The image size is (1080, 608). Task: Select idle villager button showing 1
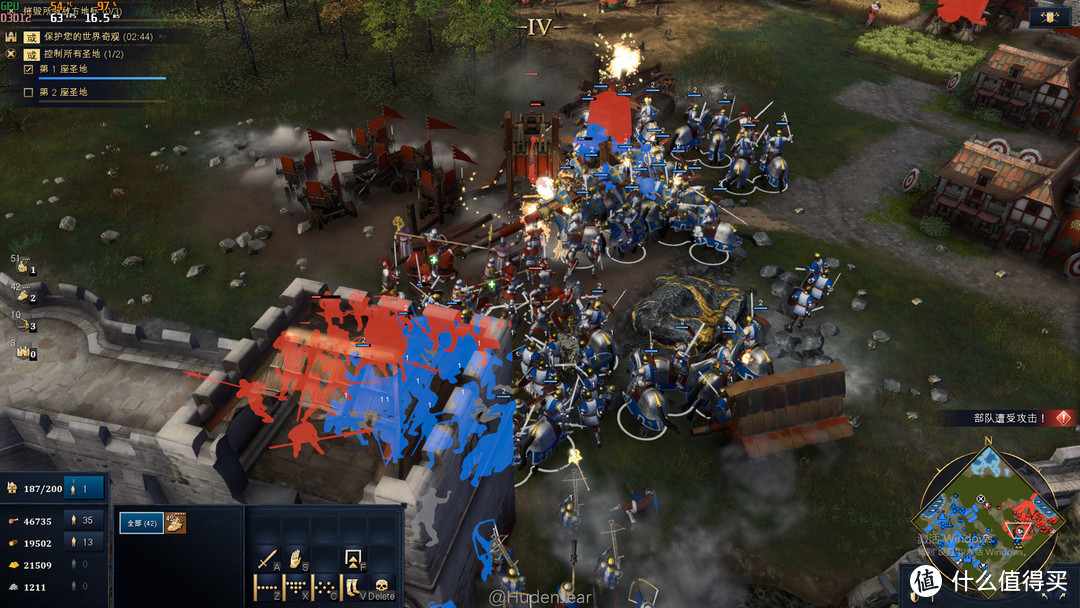tap(85, 488)
